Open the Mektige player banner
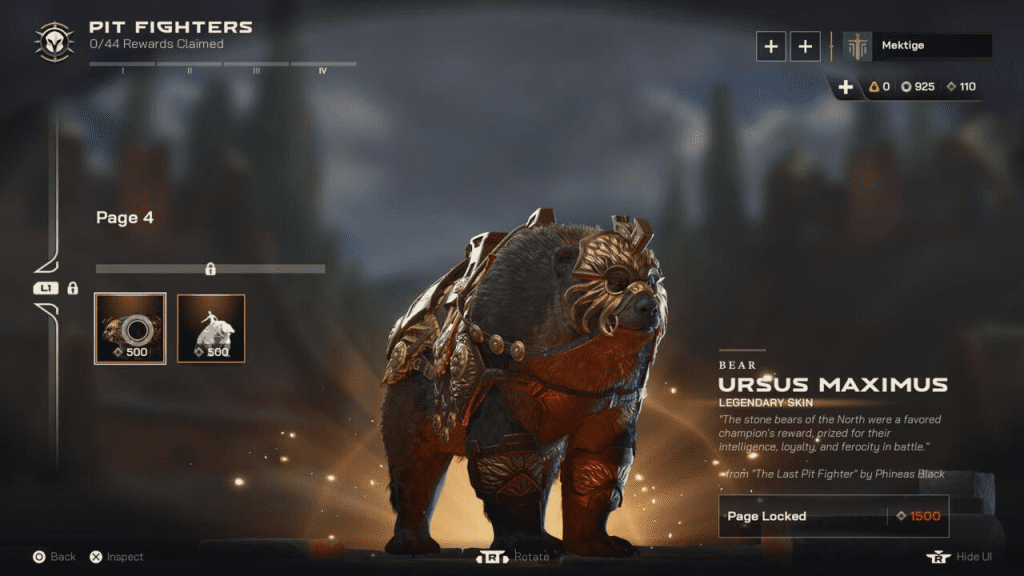Screen dimensions: 1024x576 917,46
